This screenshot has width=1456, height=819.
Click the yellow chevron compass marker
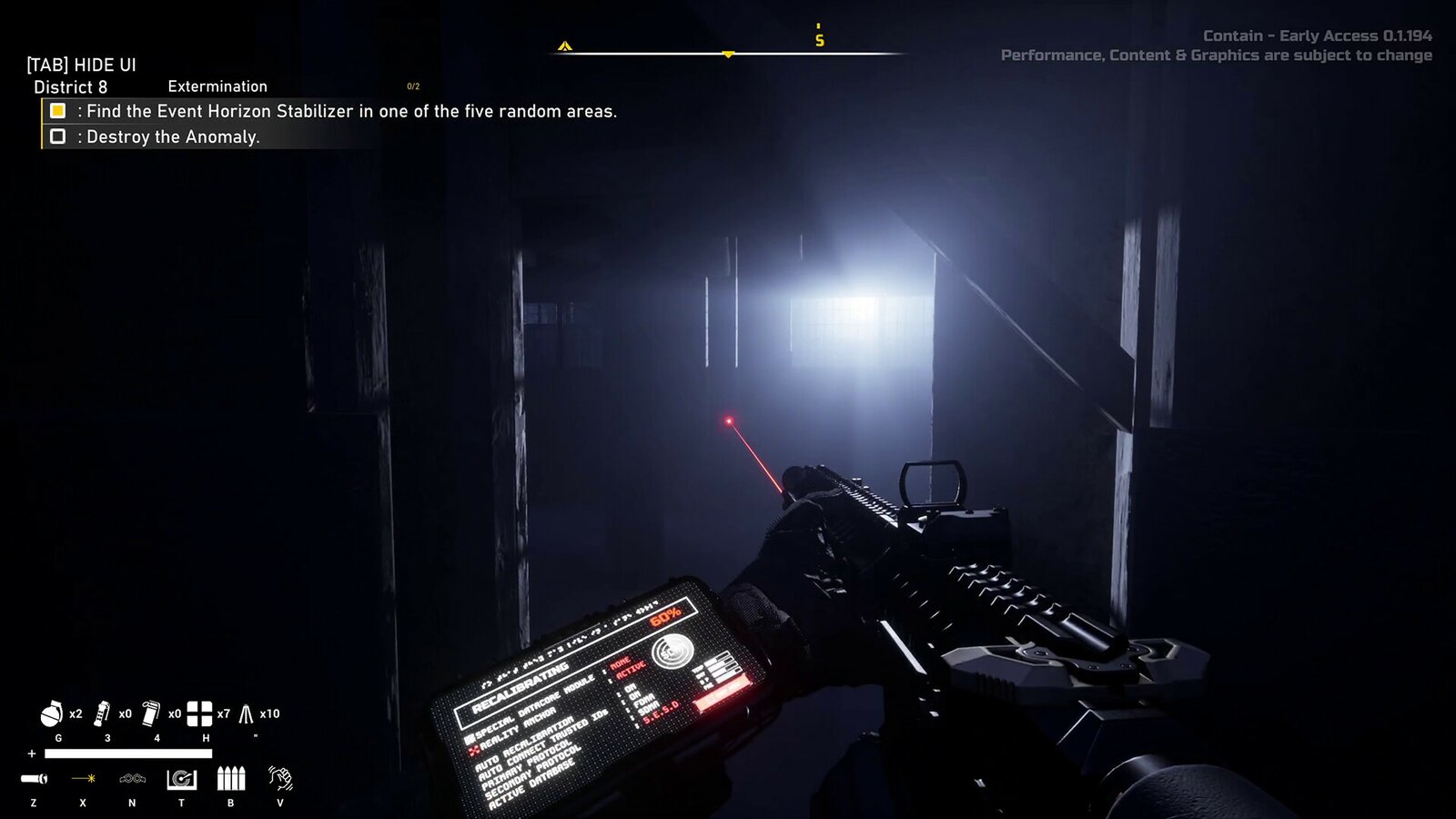tap(565, 45)
